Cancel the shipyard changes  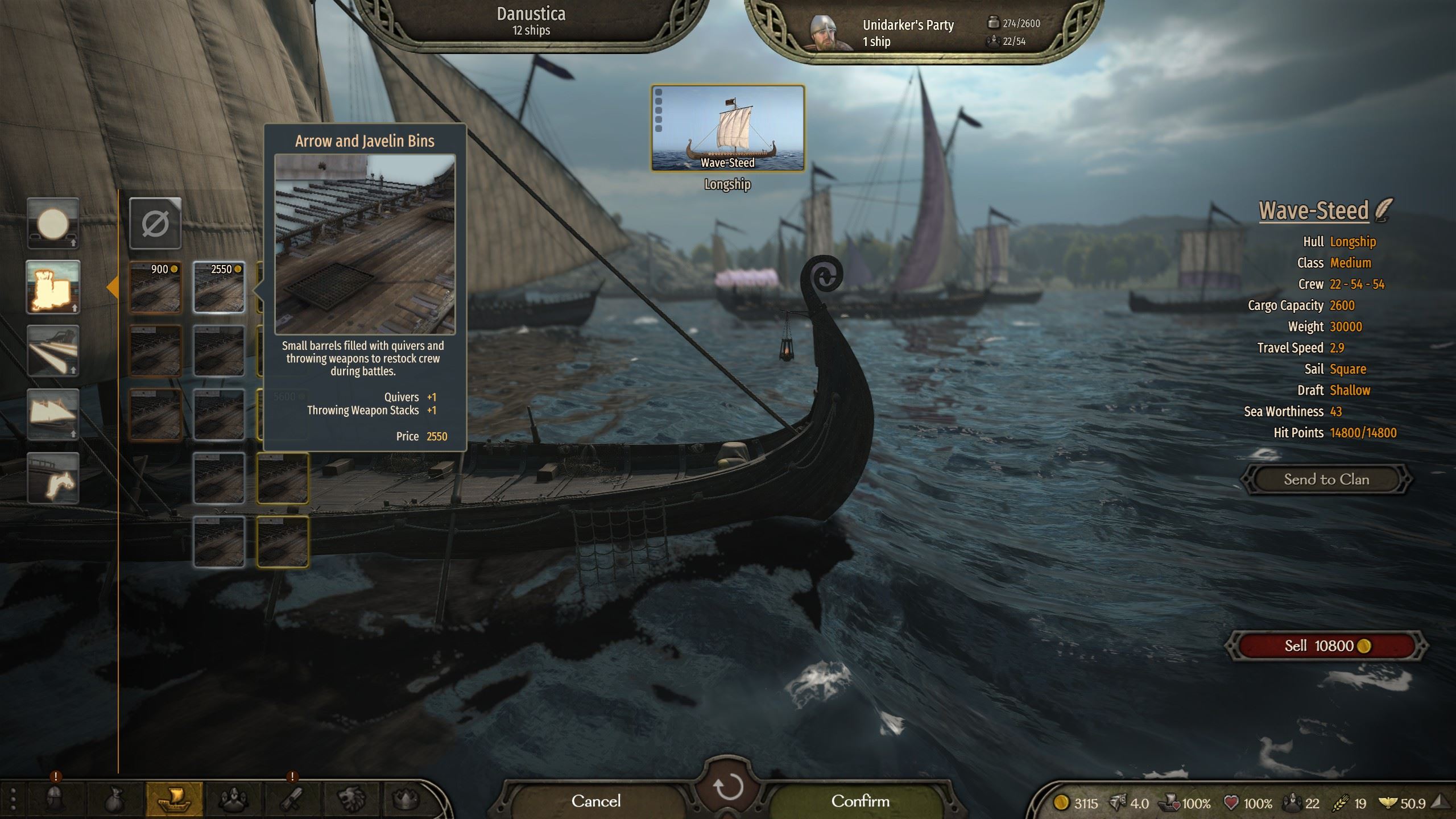click(x=596, y=801)
